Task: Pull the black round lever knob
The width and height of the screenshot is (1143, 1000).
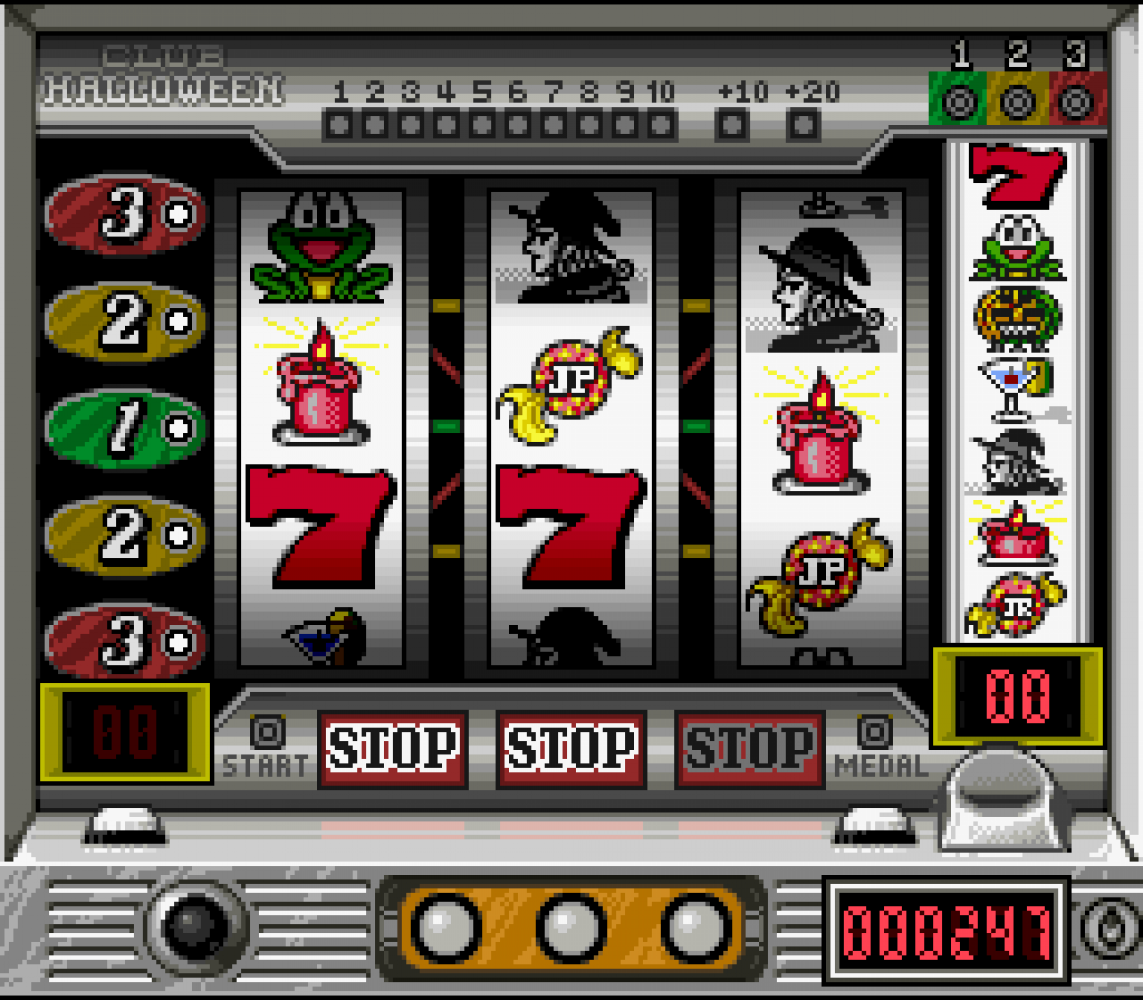Action: (196, 928)
